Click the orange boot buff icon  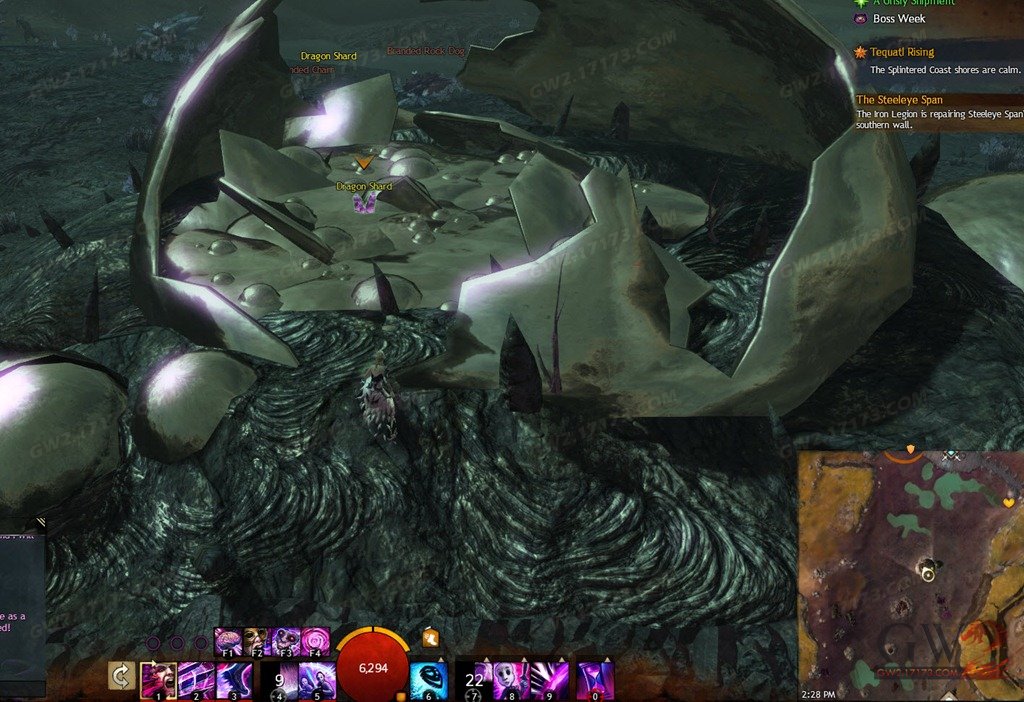[430, 637]
